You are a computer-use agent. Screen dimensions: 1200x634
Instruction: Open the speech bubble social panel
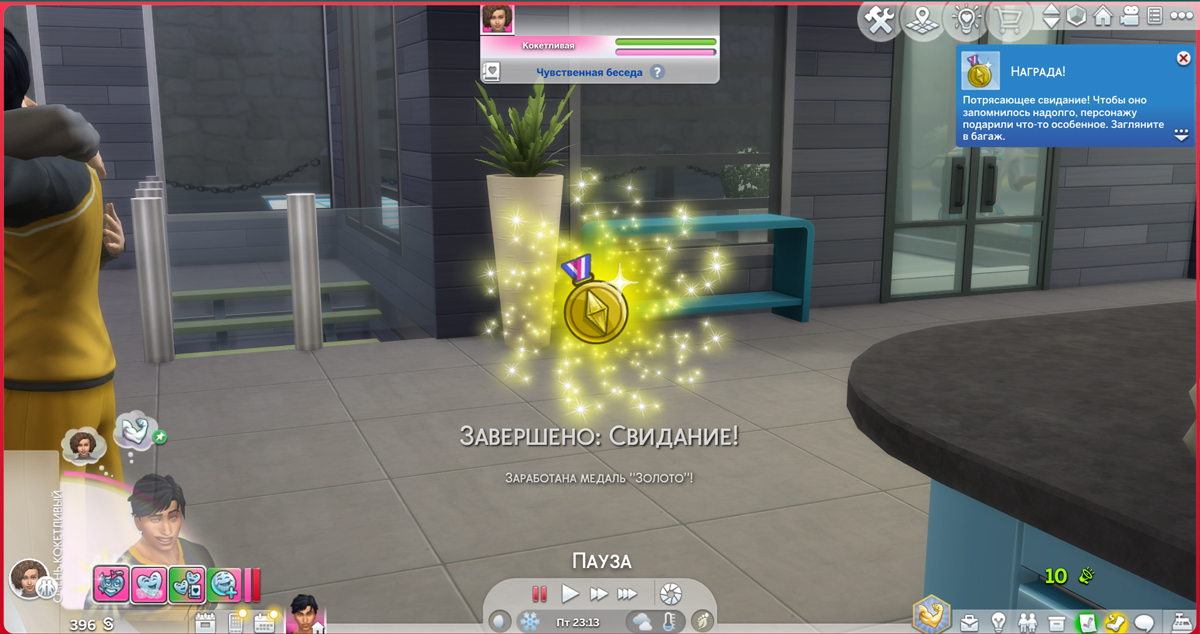pos(1145,622)
